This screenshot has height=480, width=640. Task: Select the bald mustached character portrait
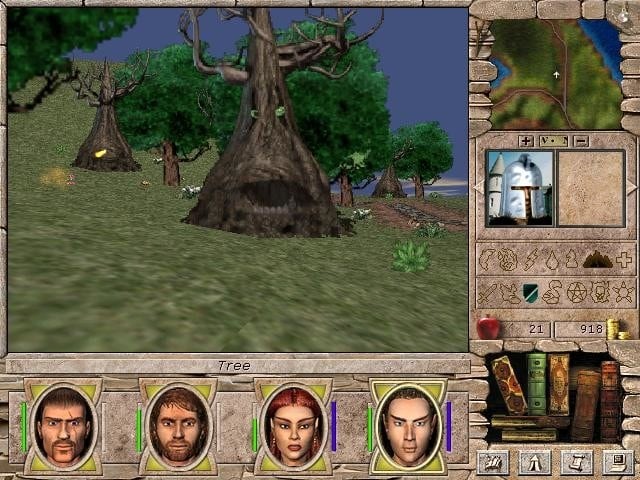click(62, 426)
